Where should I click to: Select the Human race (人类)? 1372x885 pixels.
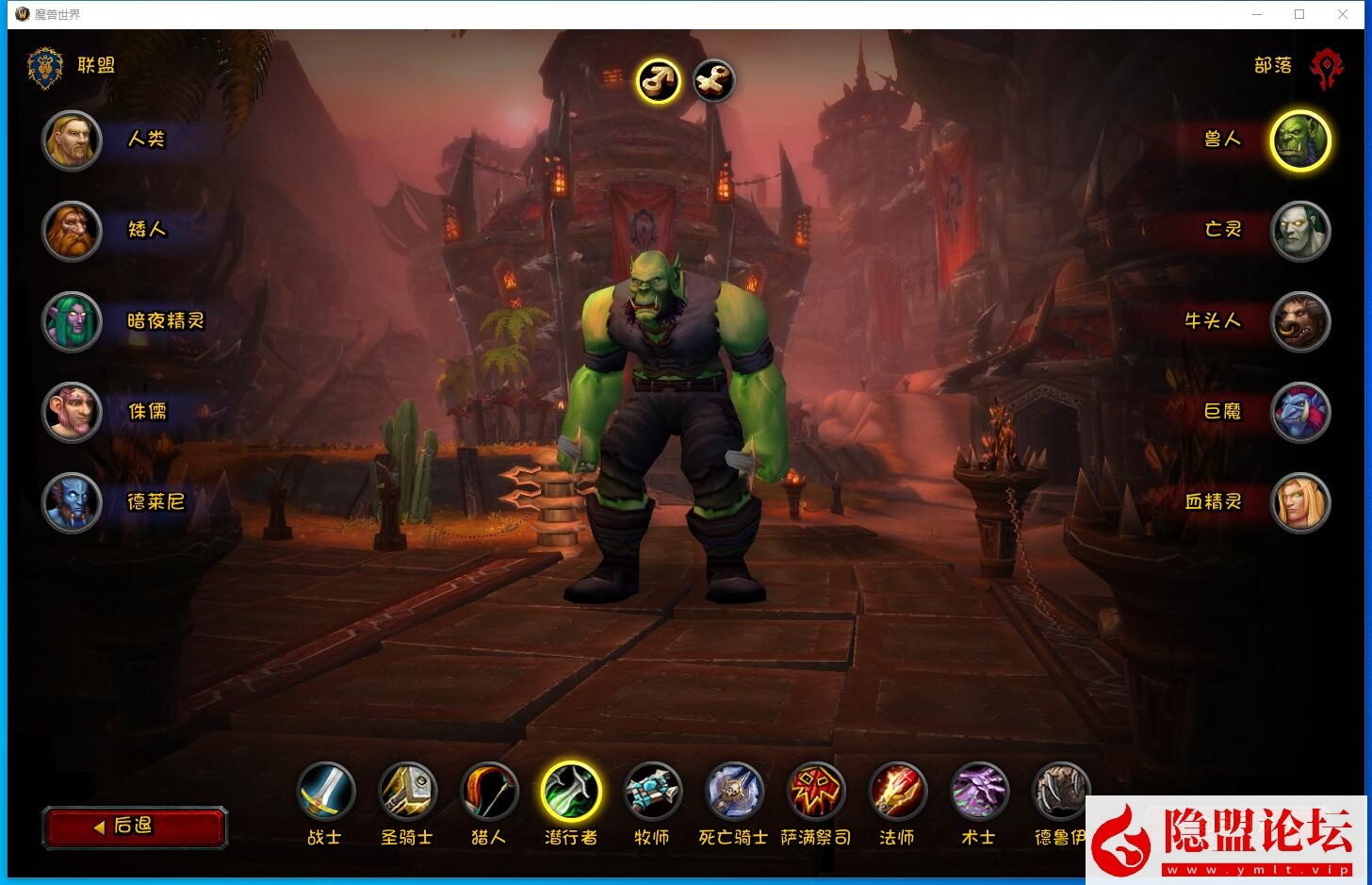pyautogui.click(x=72, y=140)
